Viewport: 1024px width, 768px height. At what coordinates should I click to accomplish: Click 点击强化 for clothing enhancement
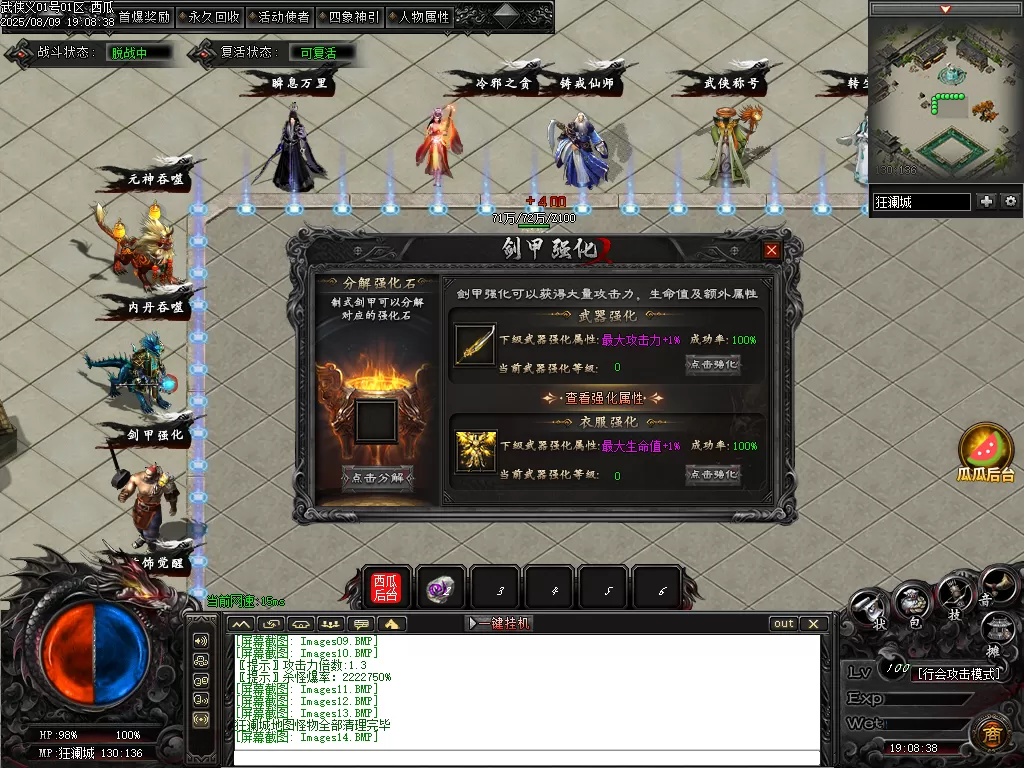tap(713, 474)
